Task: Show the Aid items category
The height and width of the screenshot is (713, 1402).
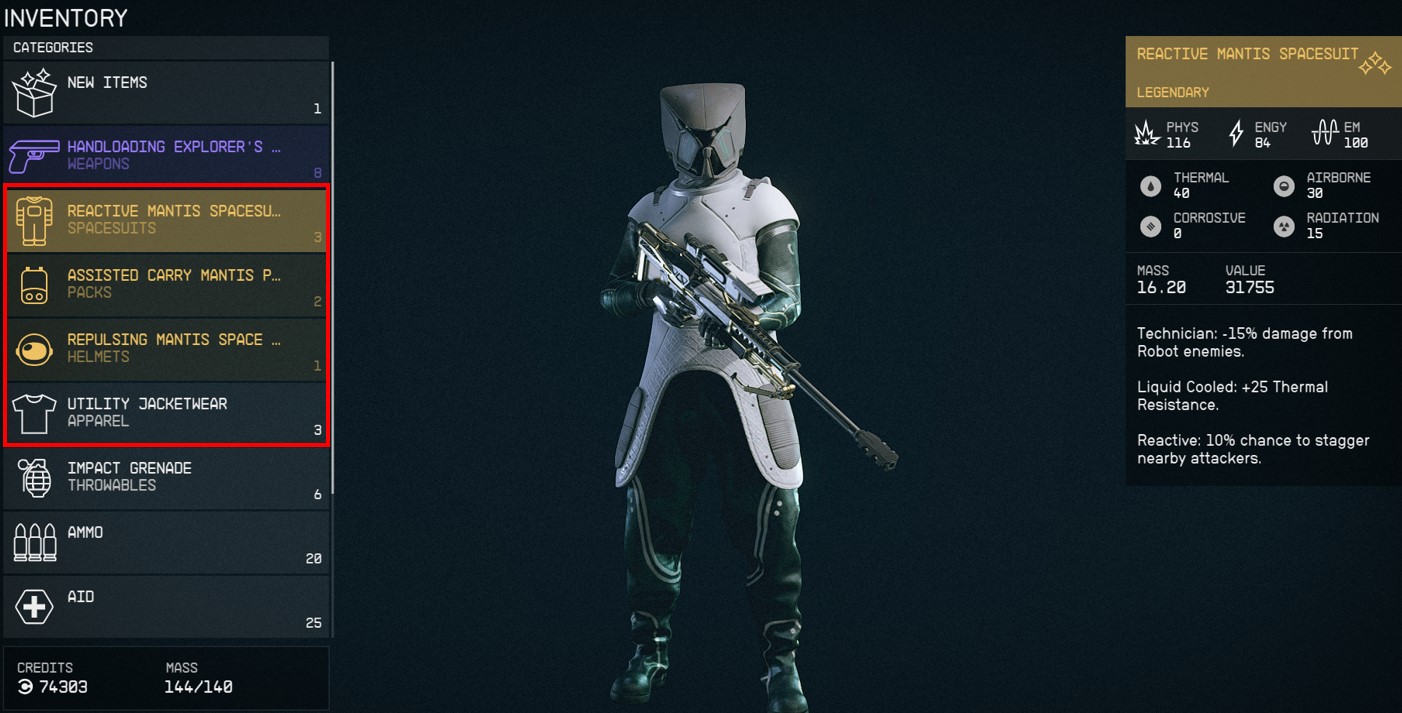Action: [x=166, y=605]
